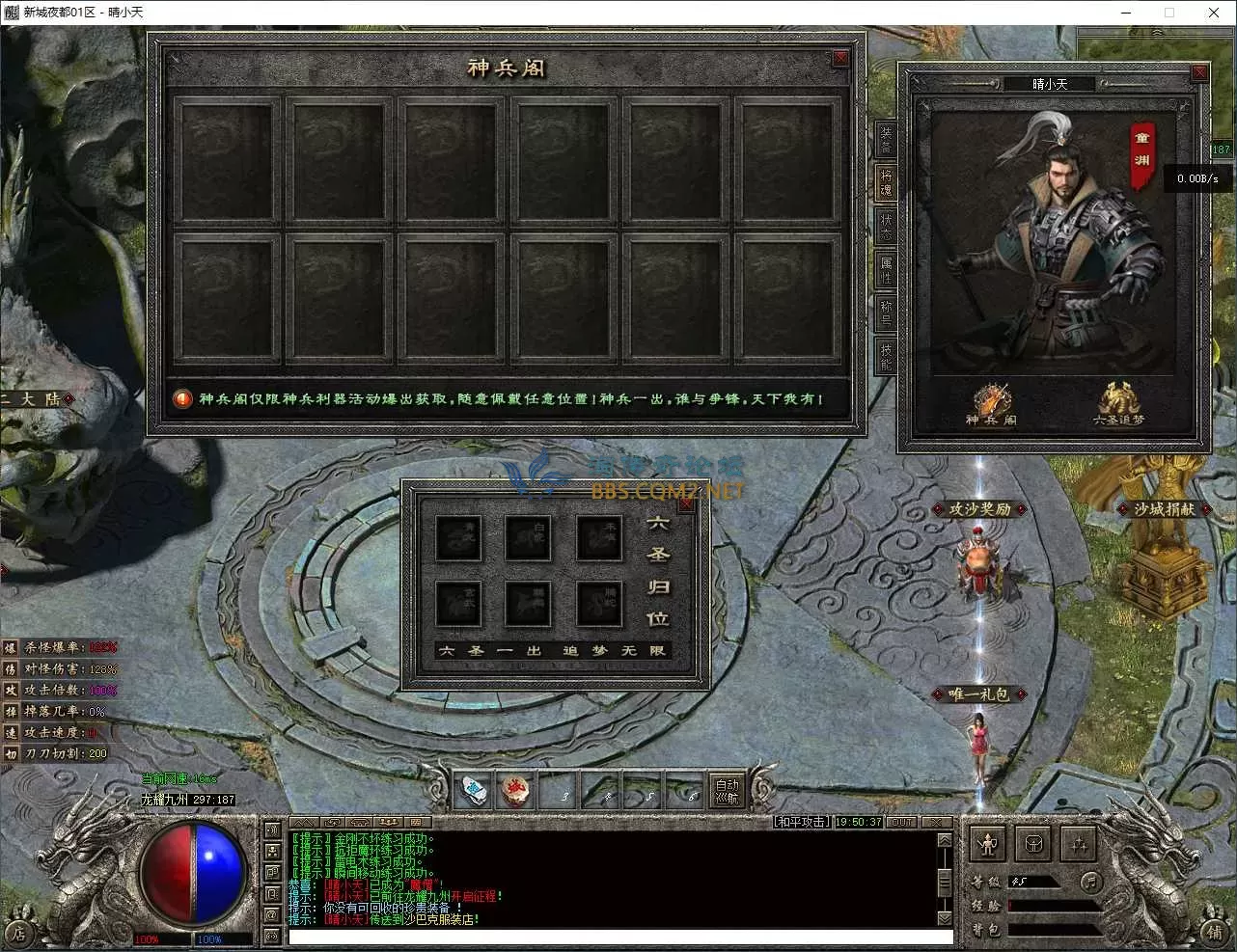
Task: Close the 晴小天 character panel
Action: [x=1199, y=73]
